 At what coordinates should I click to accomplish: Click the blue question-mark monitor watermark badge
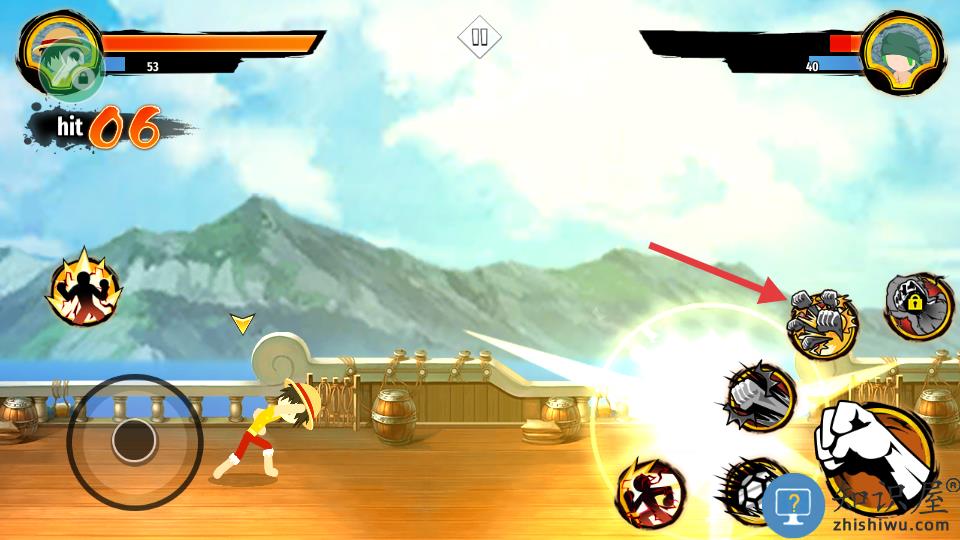point(793,502)
